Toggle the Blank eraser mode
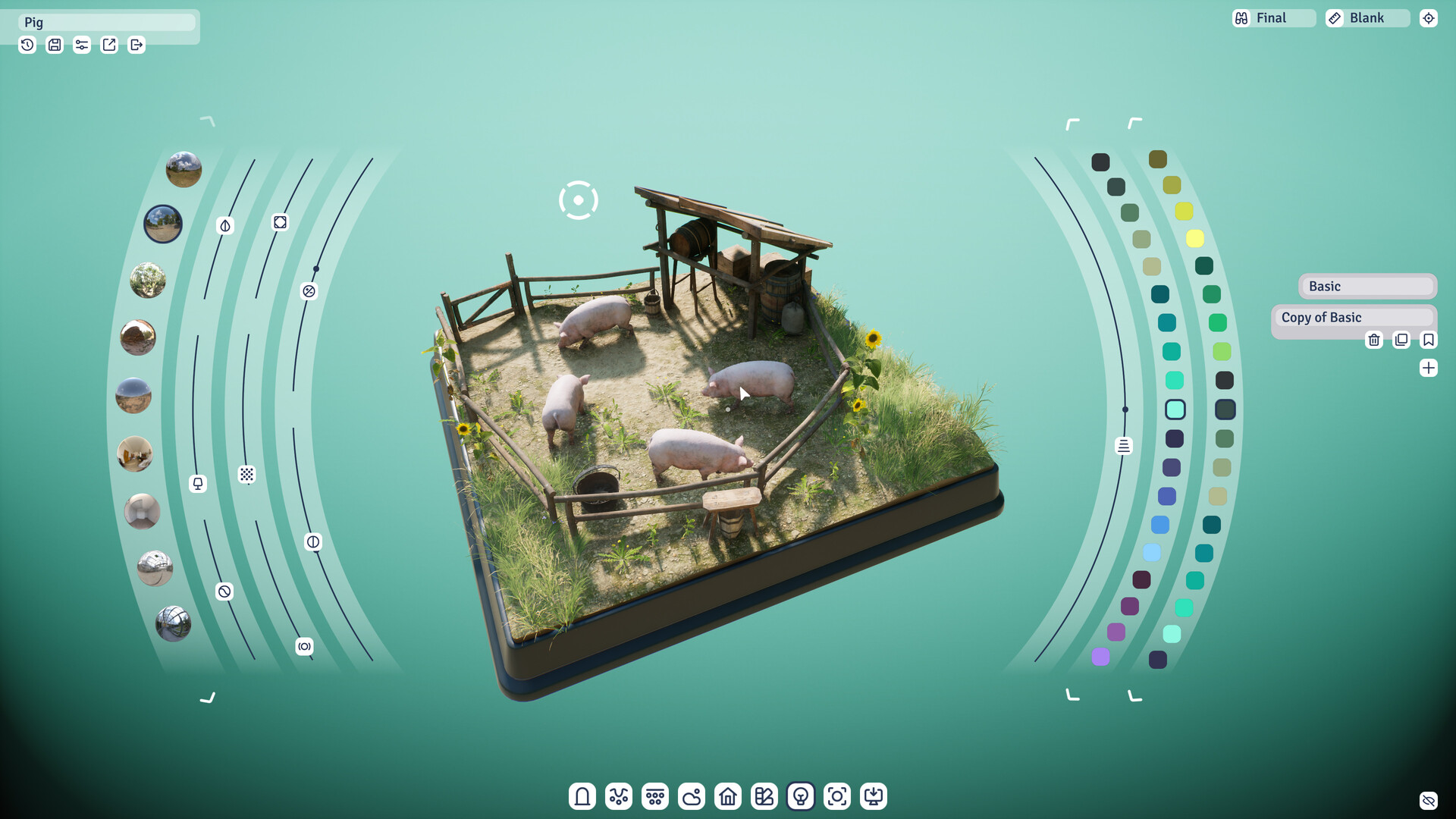1456x819 pixels. click(x=1367, y=17)
